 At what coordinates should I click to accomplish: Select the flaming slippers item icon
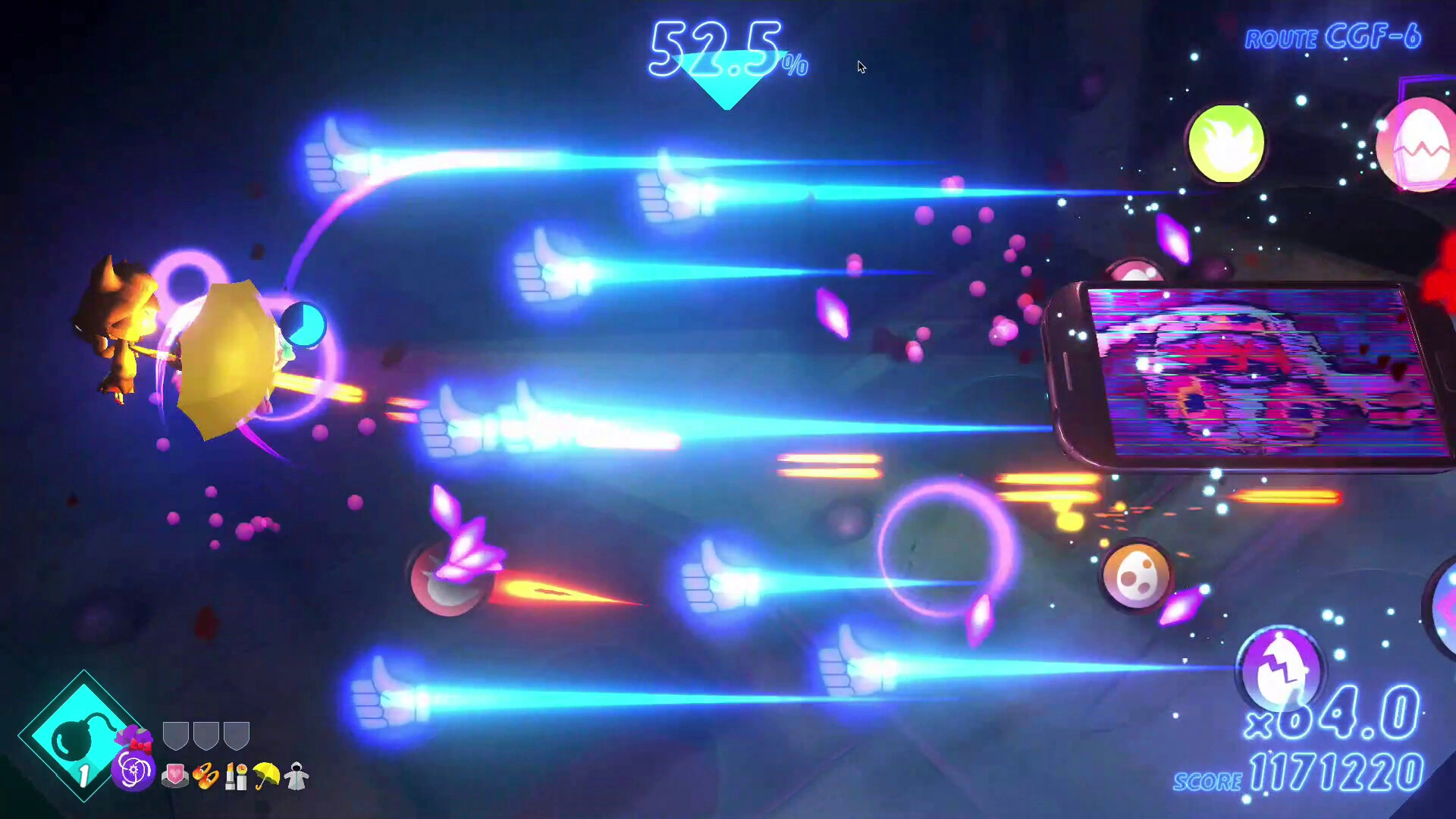pos(205,777)
